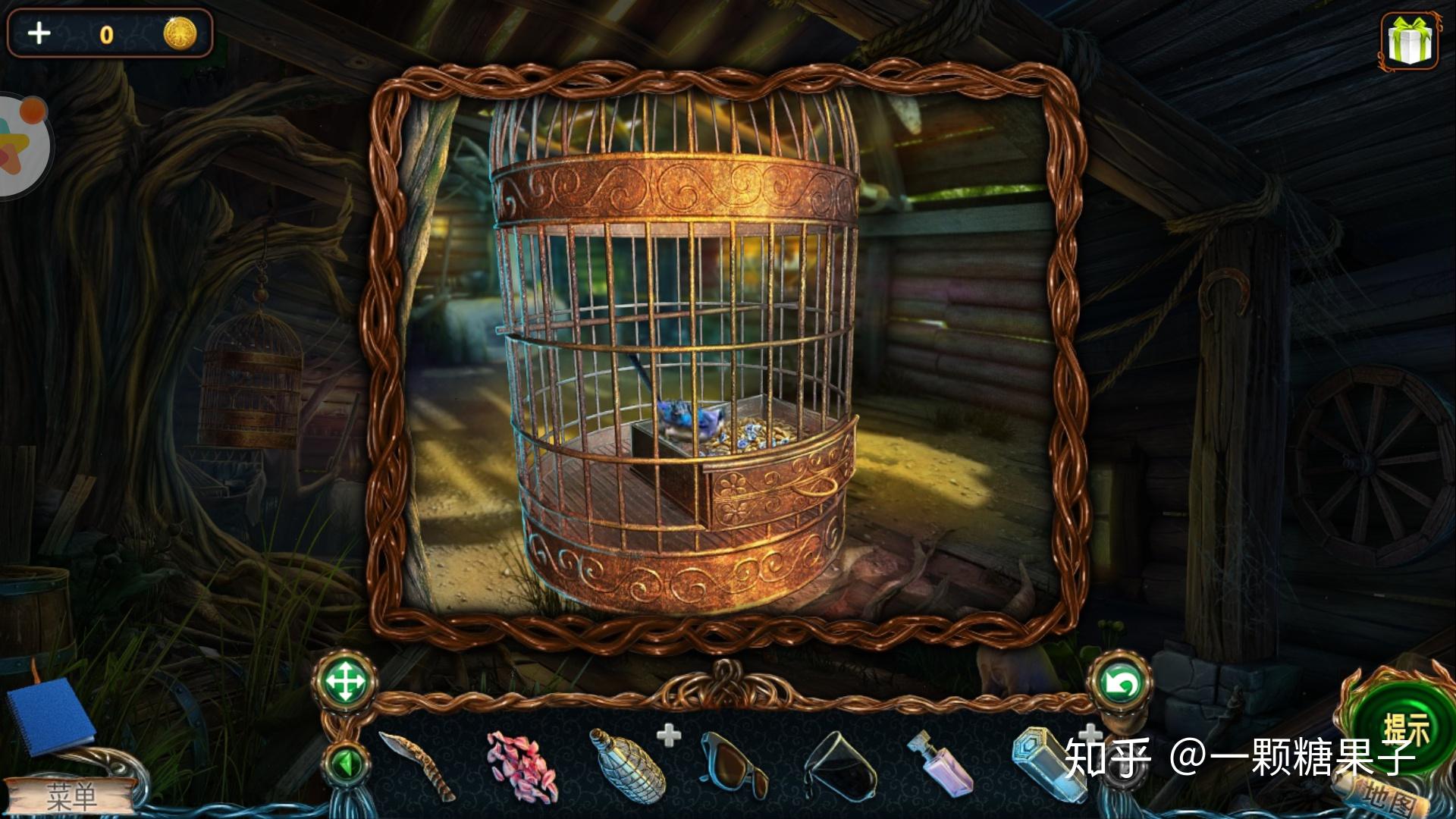Pick the pink petals from inventory
Screen dimensions: 1456x819
pyautogui.click(x=522, y=765)
